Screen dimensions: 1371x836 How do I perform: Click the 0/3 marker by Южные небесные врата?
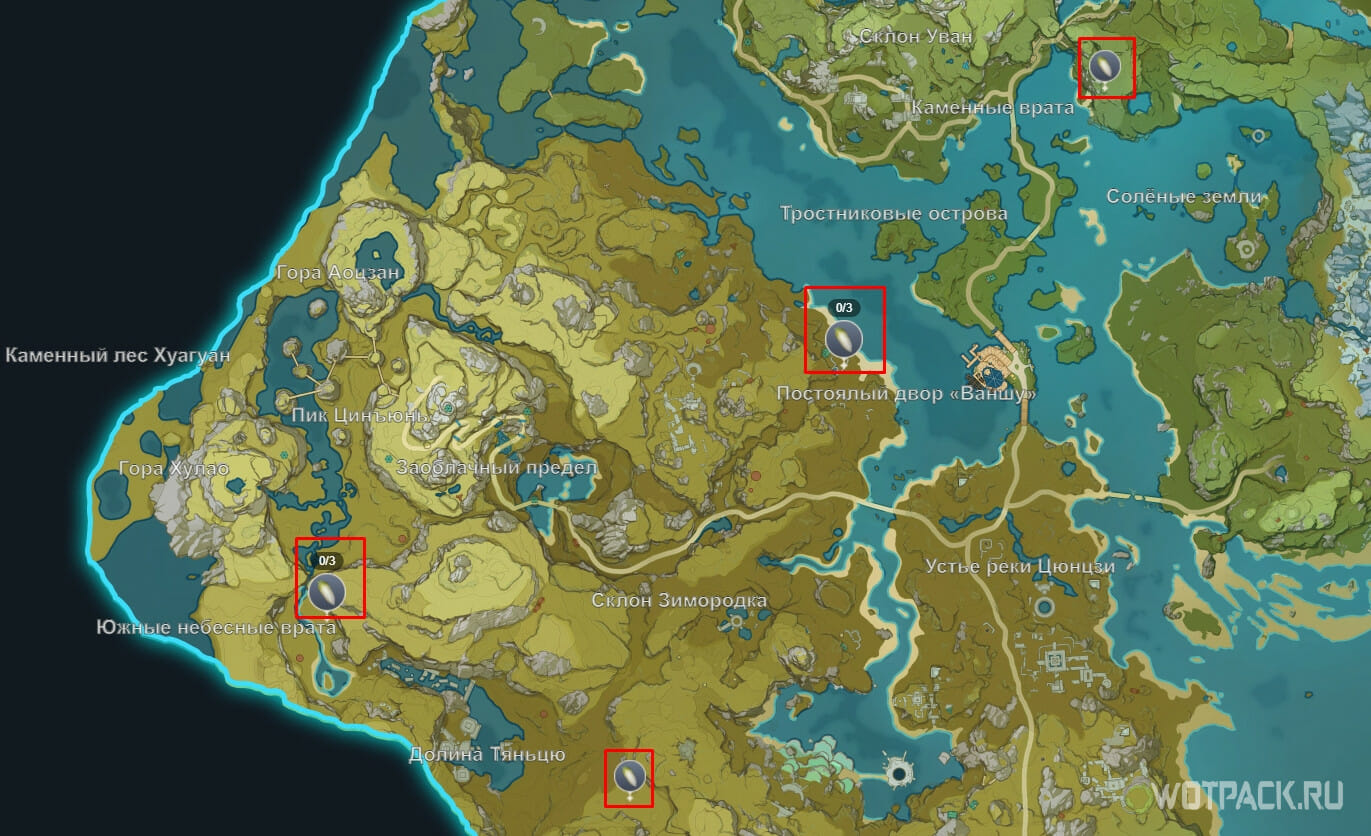[326, 591]
